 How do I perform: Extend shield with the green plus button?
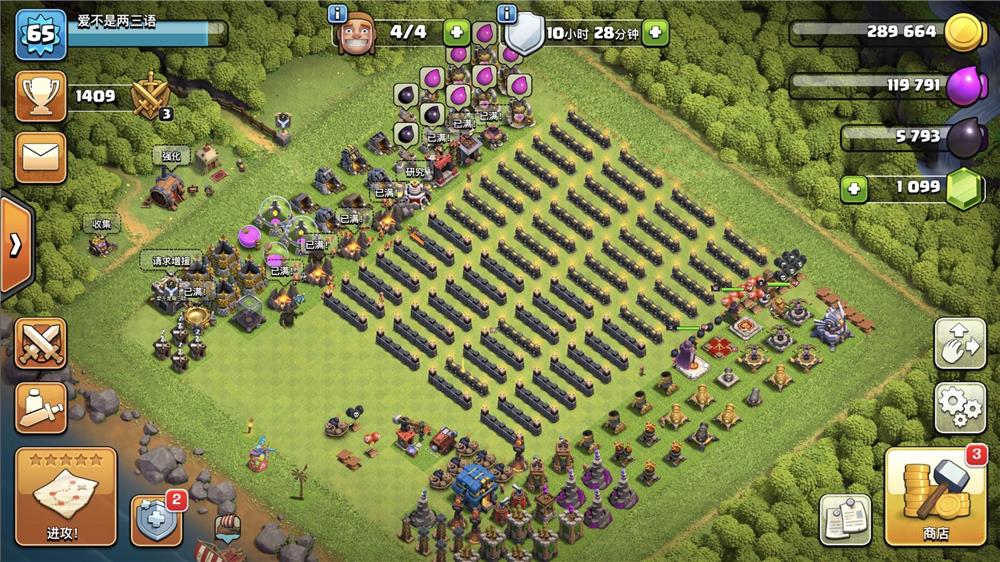656,32
